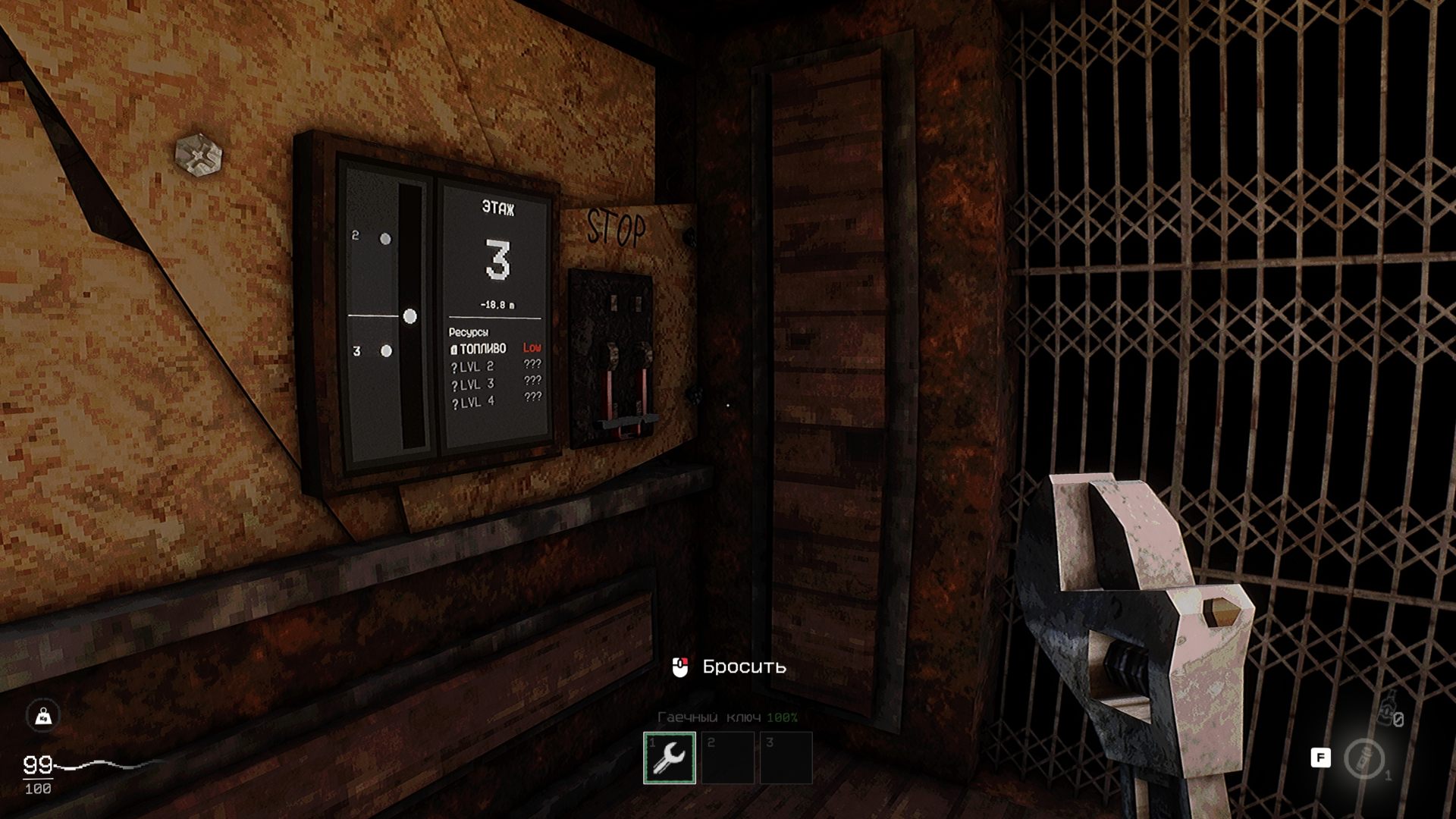This screenshot has height=819, width=1456.
Task: Select empty hotbar slot number 3
Action: [786, 757]
